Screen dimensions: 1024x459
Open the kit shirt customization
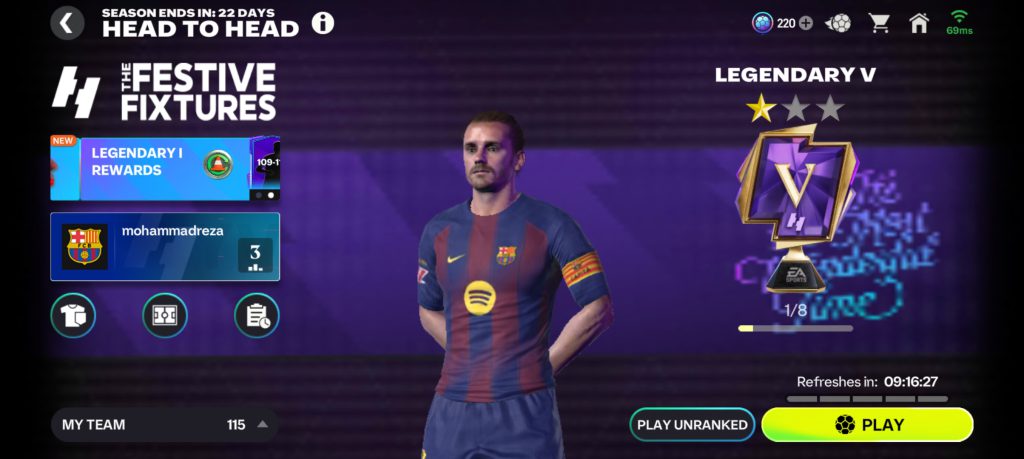73,315
